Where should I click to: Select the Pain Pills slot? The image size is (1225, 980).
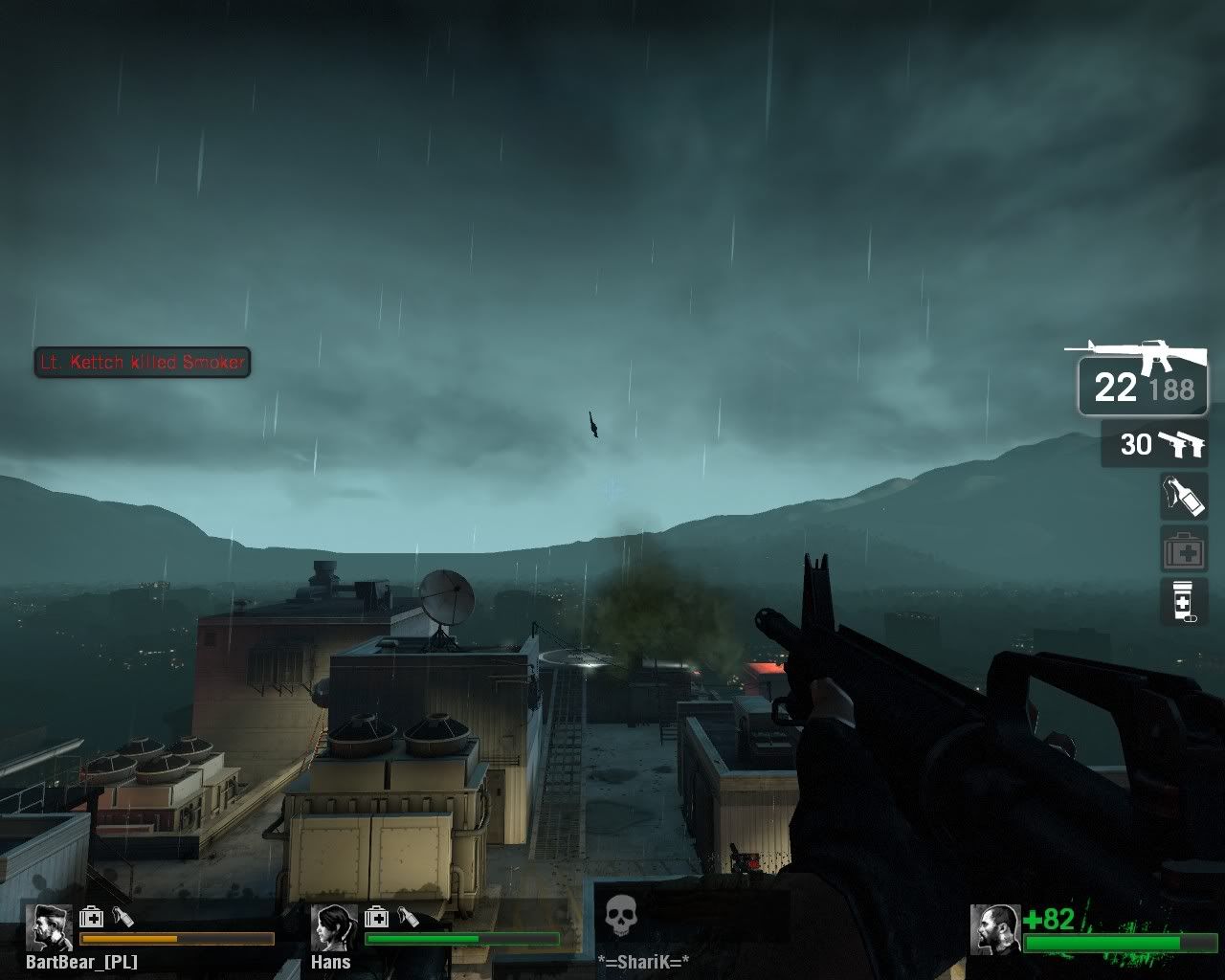coord(1184,601)
